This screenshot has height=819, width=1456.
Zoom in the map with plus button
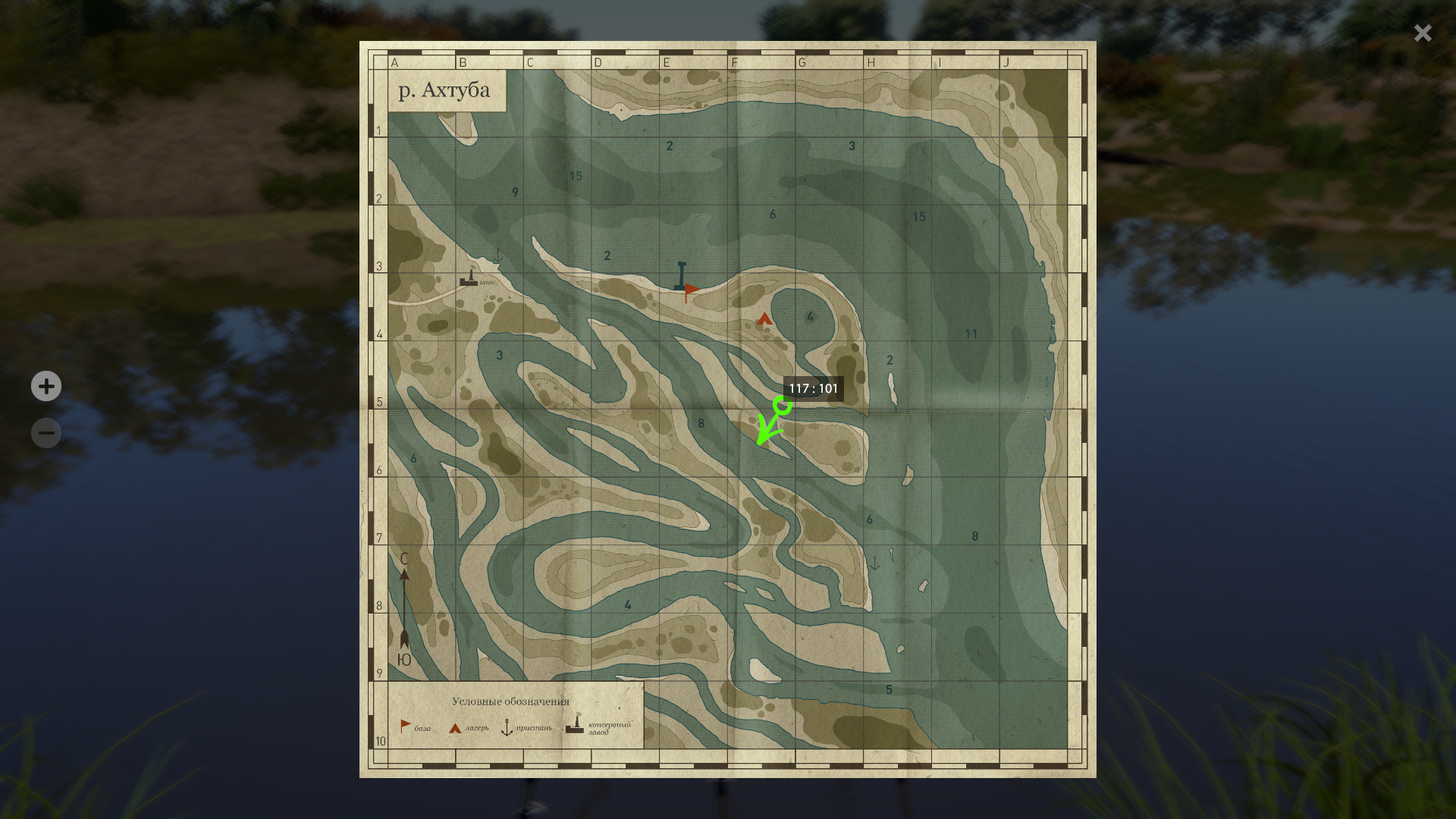tap(46, 386)
